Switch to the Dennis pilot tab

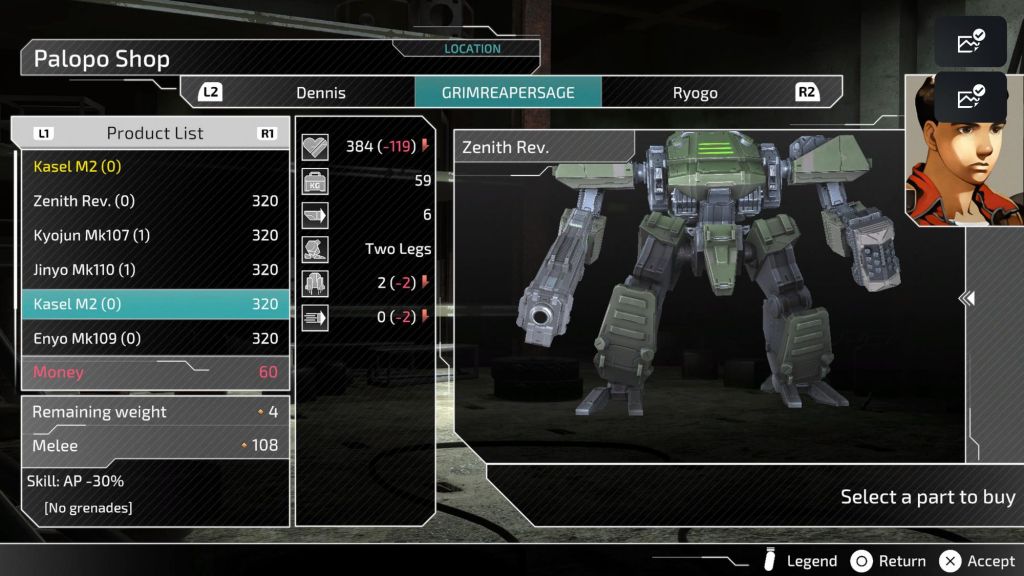320,93
